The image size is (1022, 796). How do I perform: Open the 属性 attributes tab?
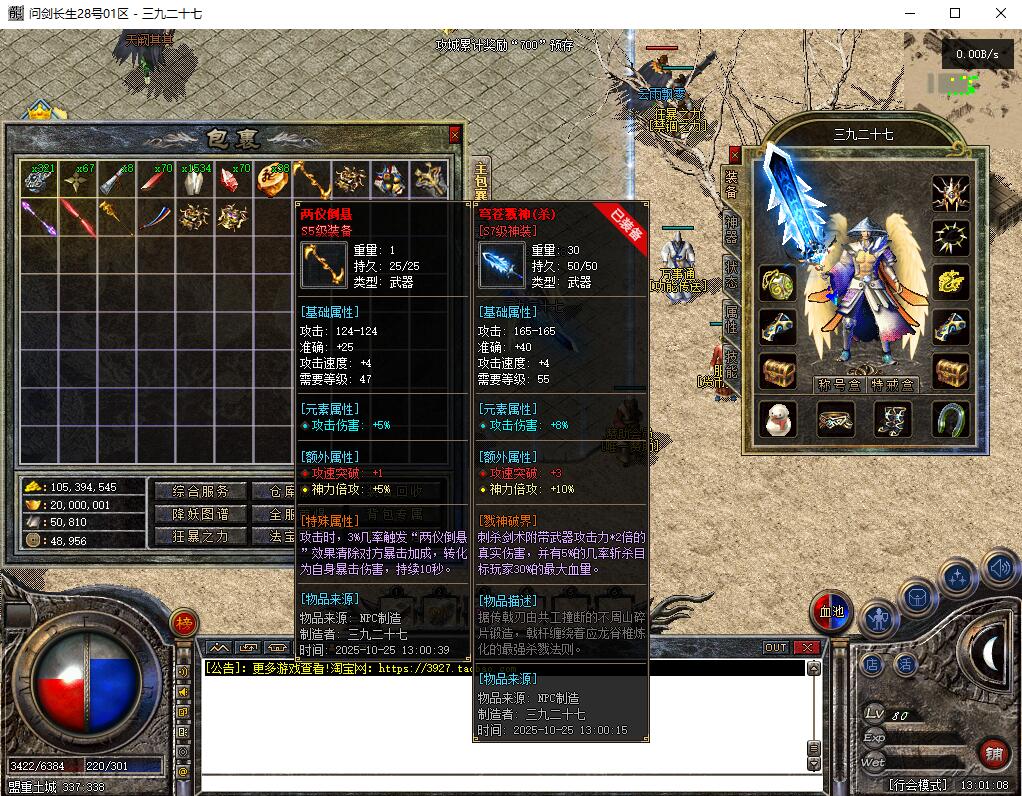(731, 320)
